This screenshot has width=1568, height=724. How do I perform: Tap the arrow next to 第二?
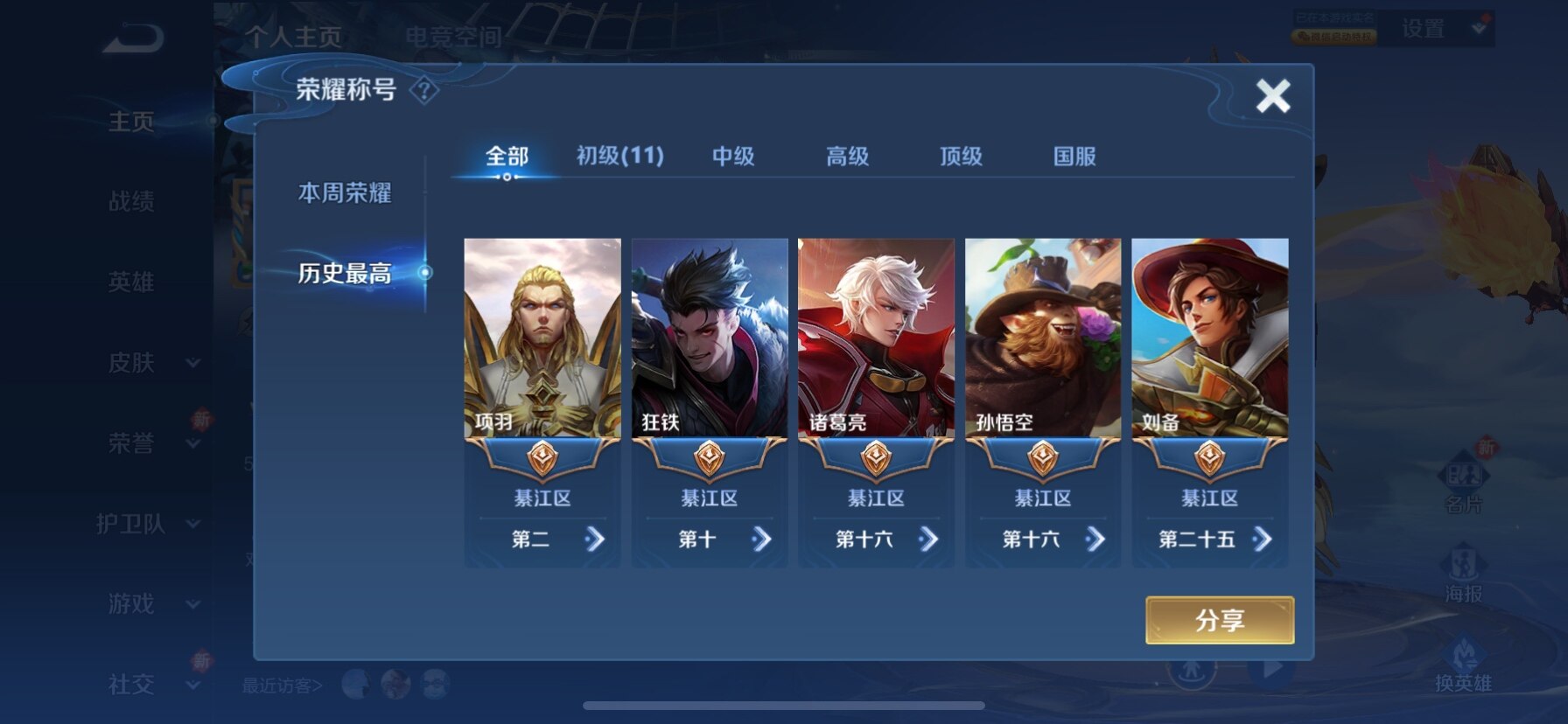point(595,540)
